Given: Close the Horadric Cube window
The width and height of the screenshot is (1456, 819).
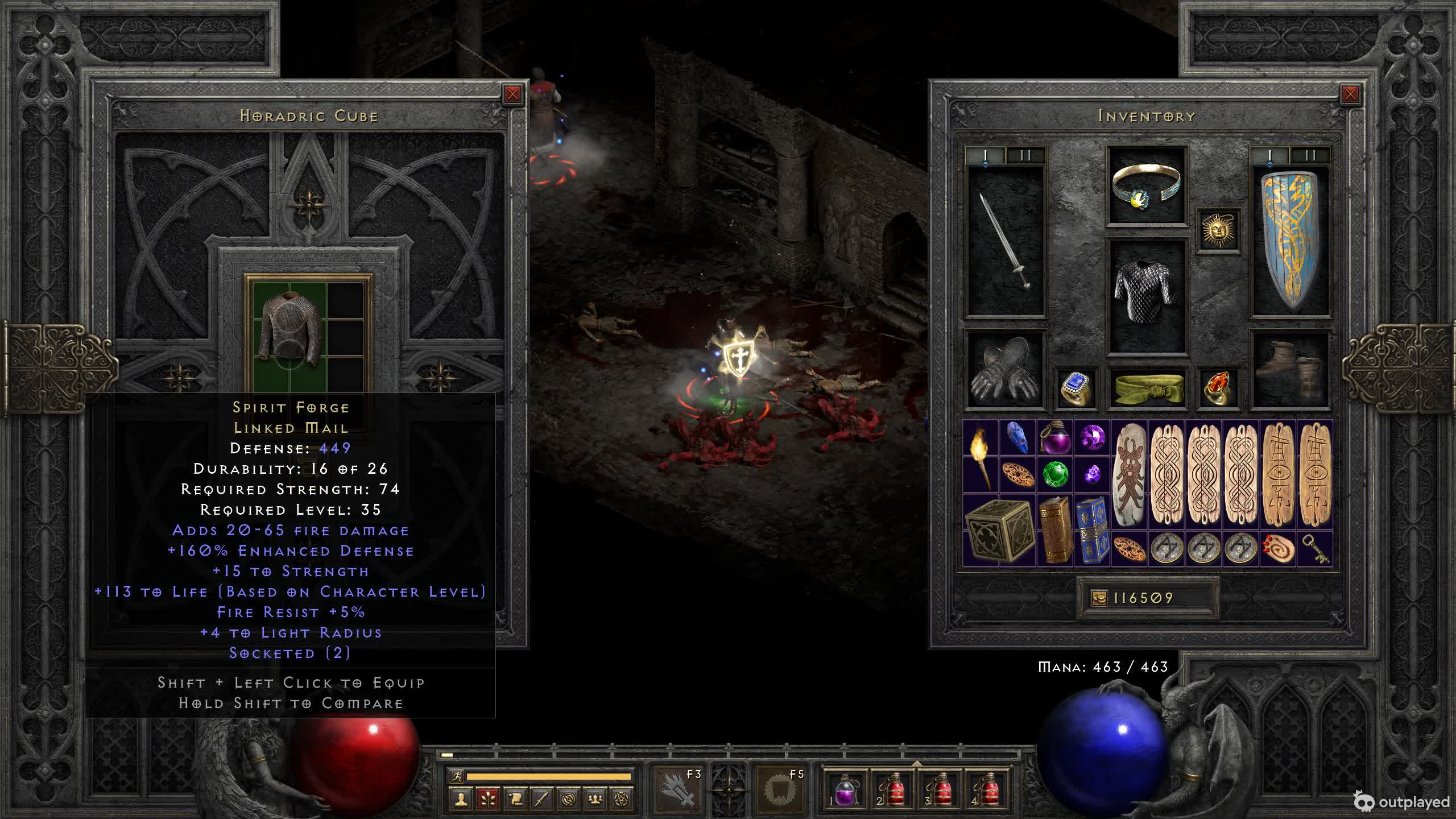Looking at the screenshot, I should pos(512,94).
